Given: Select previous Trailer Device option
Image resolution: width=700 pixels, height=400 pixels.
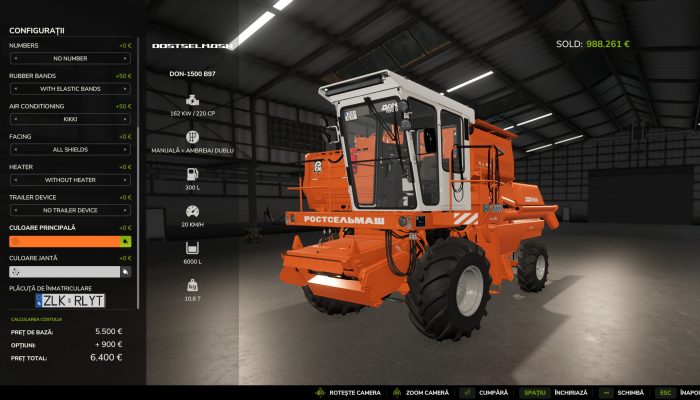Looking at the screenshot, I should pyautogui.click(x=13, y=210).
